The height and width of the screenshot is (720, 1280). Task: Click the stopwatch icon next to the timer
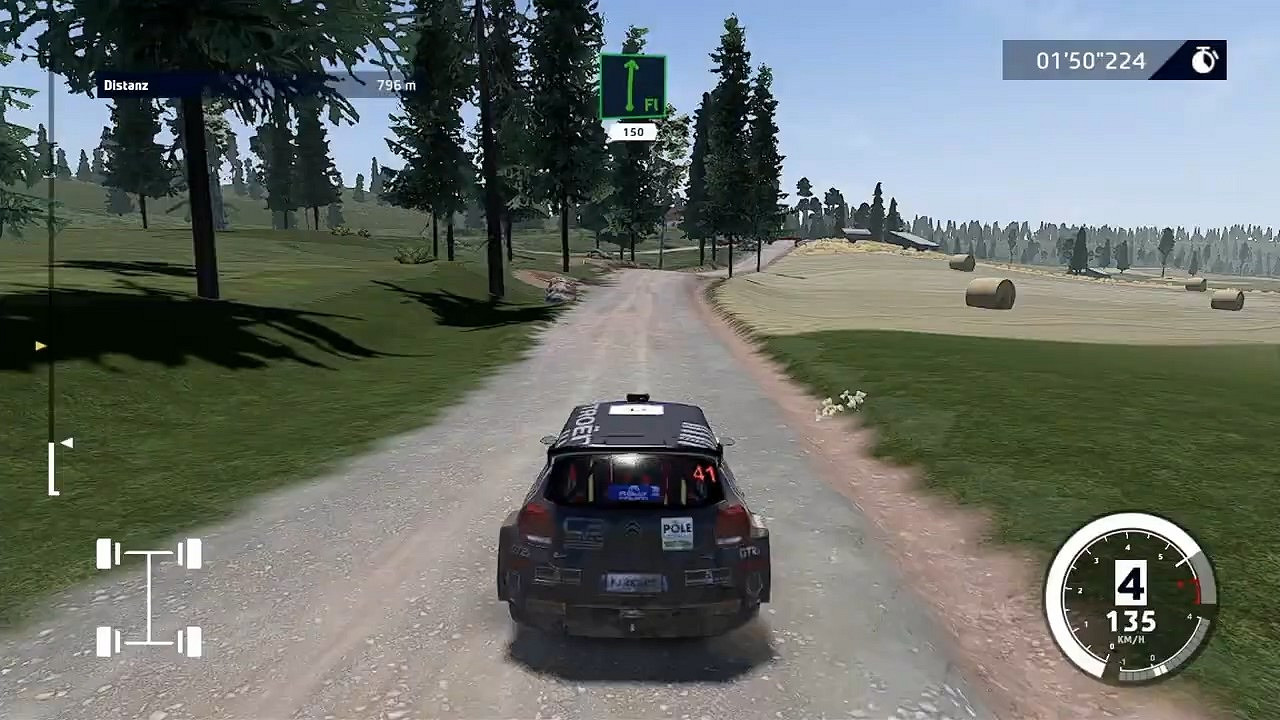pyautogui.click(x=1203, y=60)
